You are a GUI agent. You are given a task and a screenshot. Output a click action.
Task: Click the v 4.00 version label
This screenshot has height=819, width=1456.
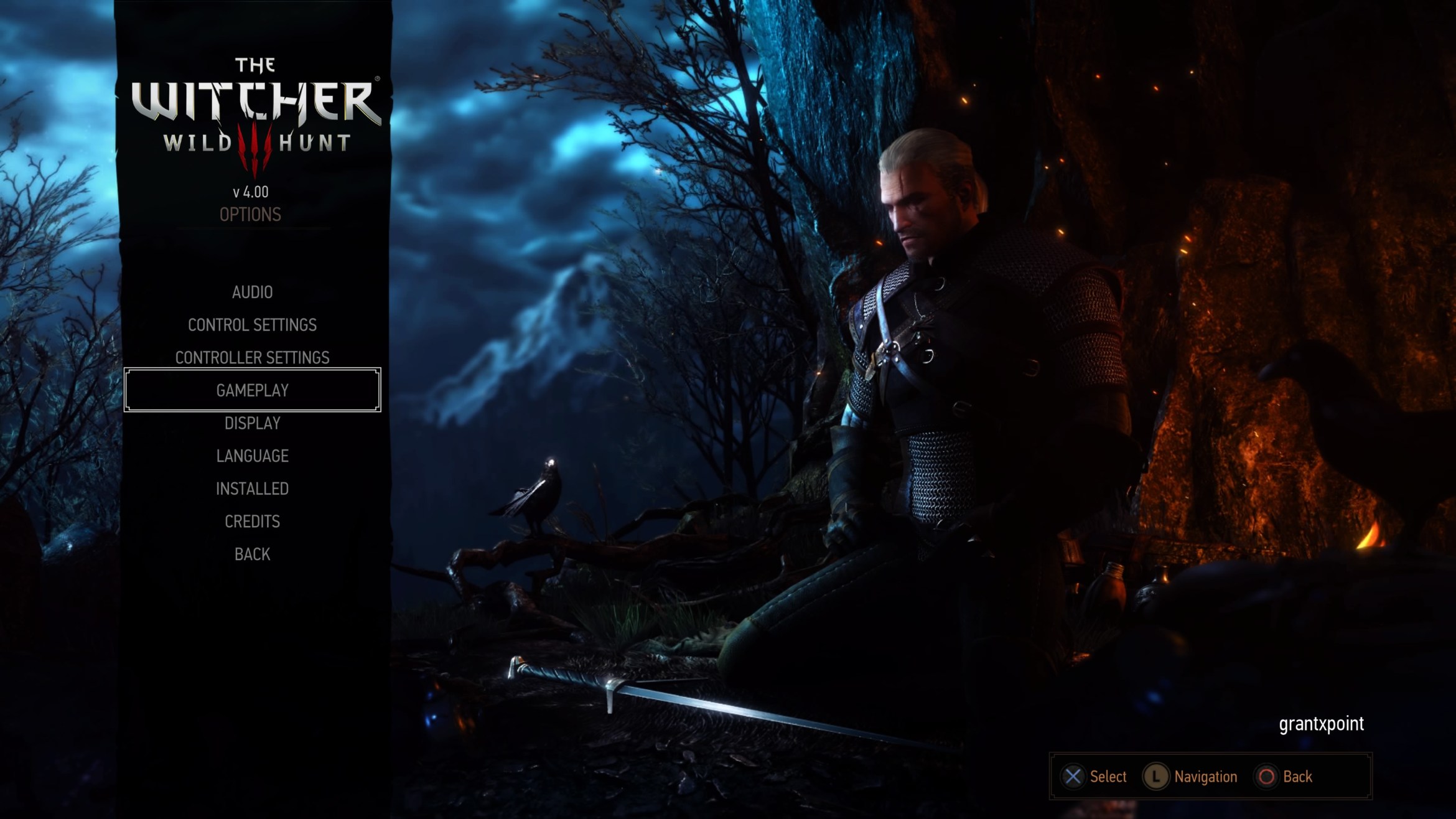251,192
